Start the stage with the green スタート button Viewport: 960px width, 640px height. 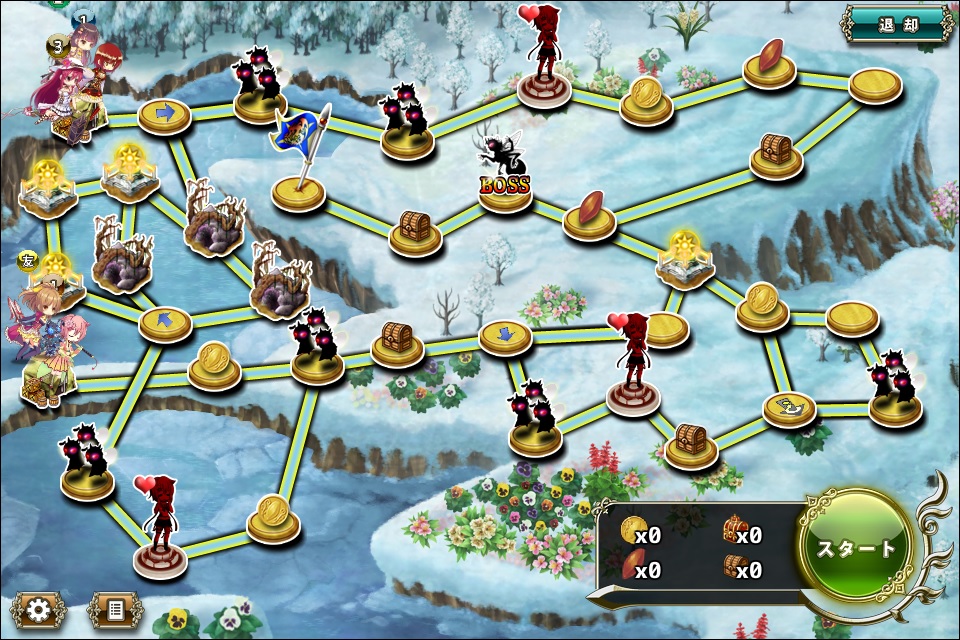[855, 548]
